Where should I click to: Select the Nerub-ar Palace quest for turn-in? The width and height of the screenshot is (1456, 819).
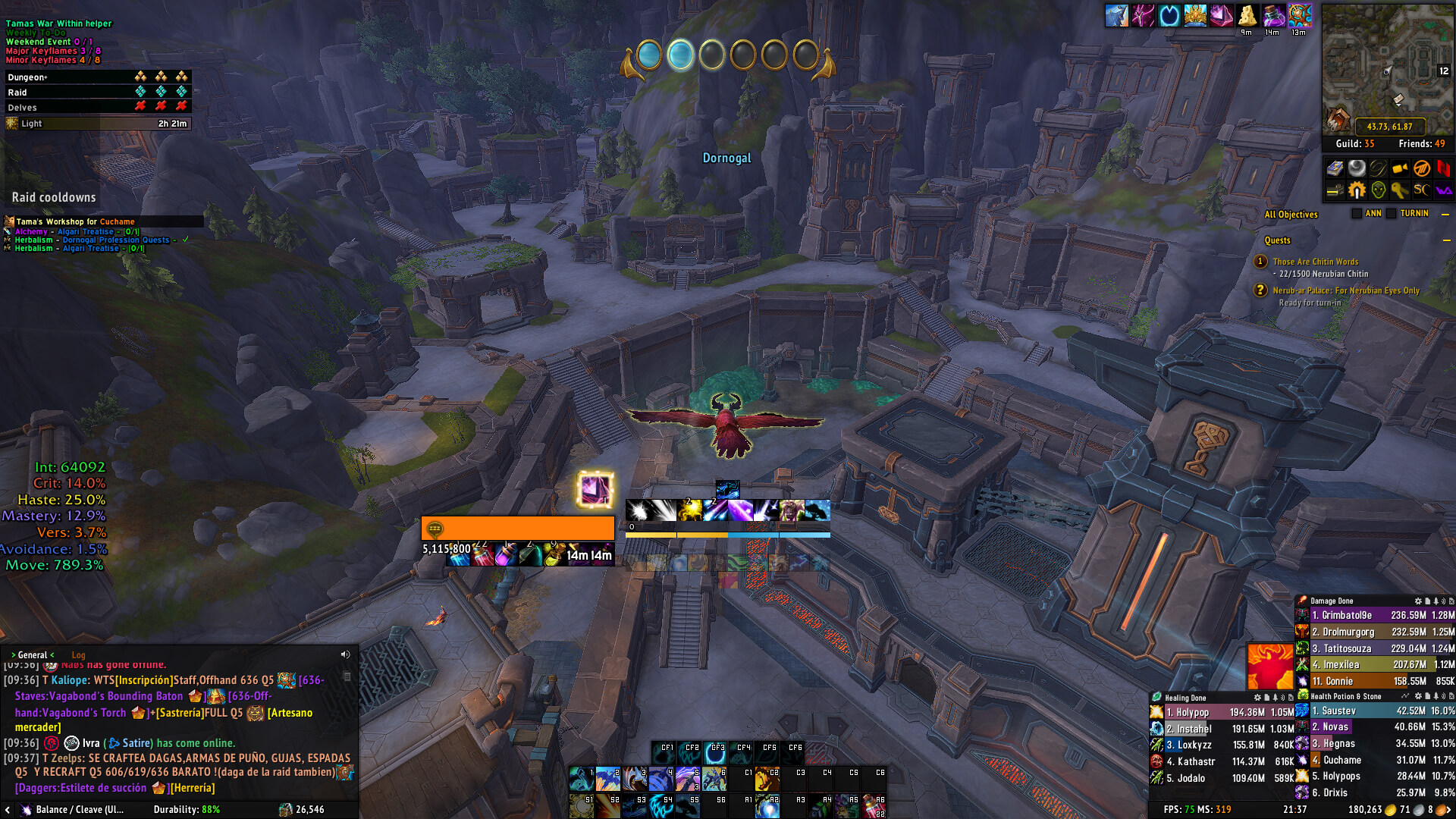pyautogui.click(x=1345, y=290)
